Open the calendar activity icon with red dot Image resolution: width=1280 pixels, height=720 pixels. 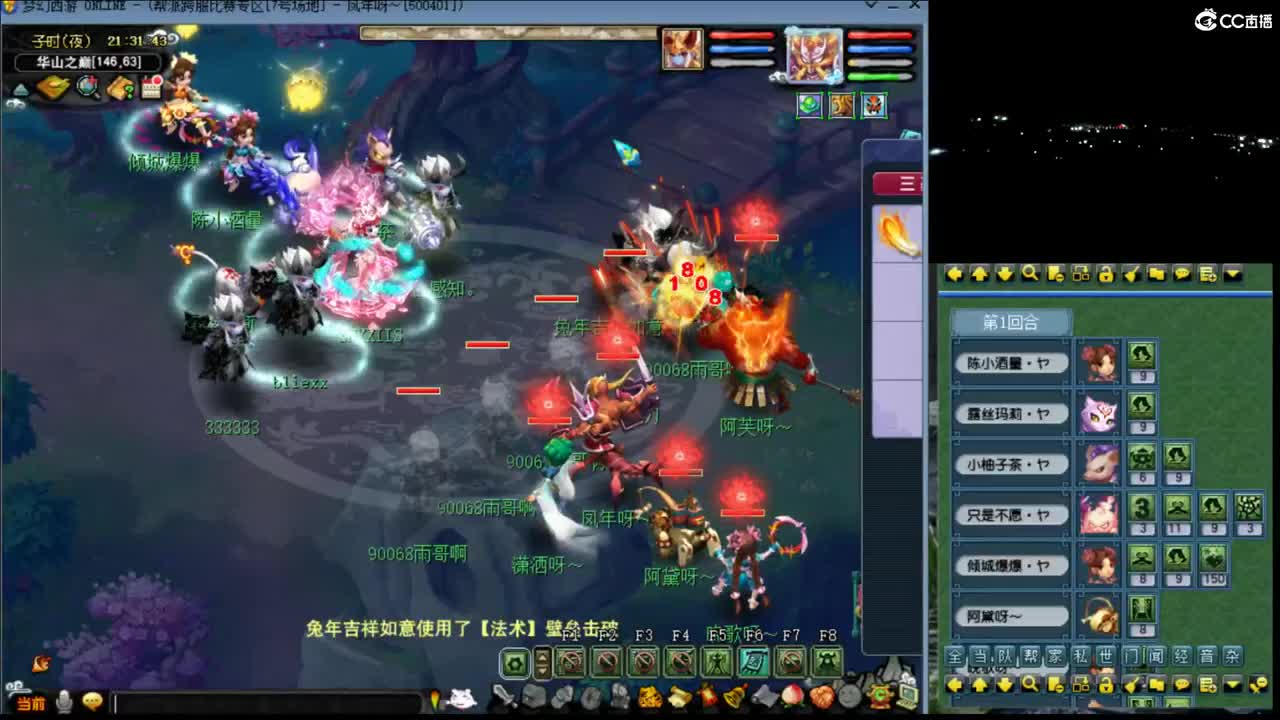[149, 86]
